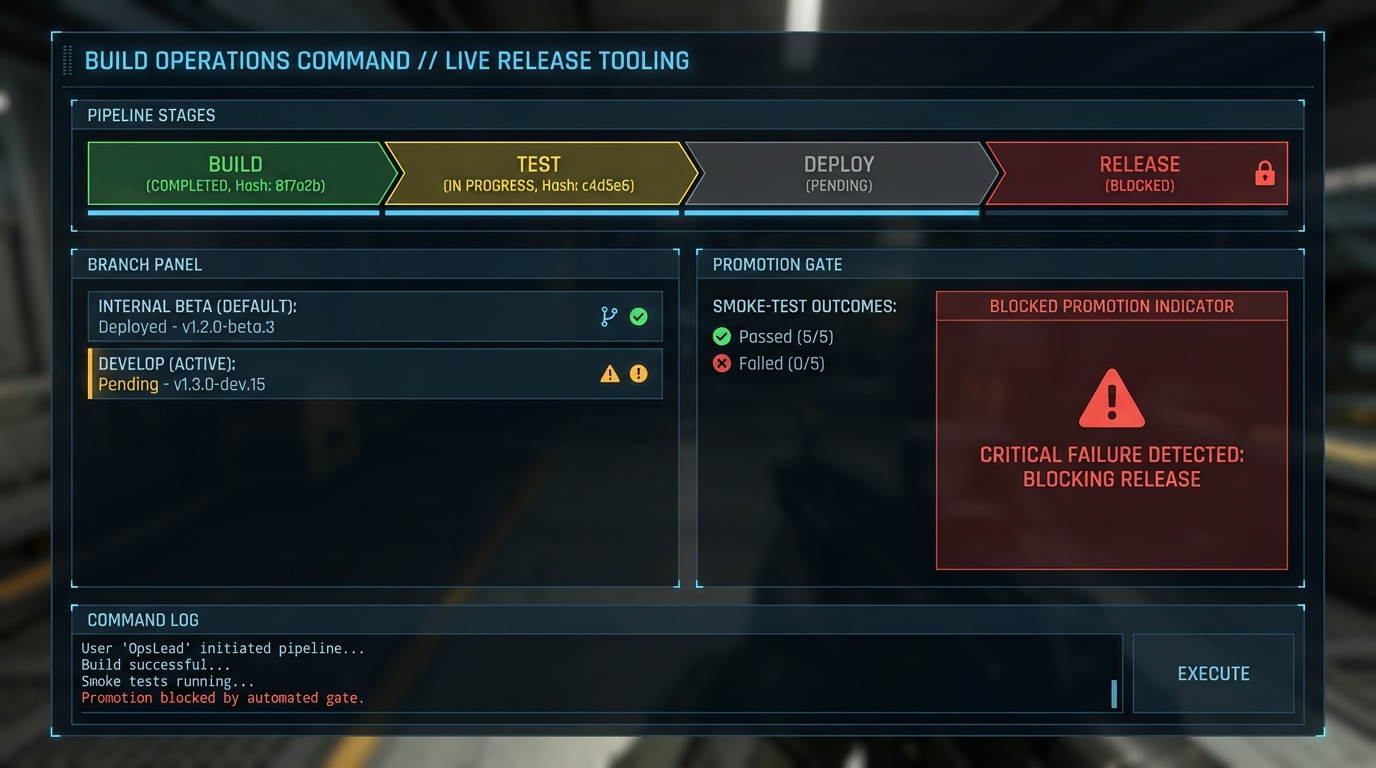Click the red Failed icon under Smoke-Test Outcomes
This screenshot has height=768, width=1376.
point(722,363)
